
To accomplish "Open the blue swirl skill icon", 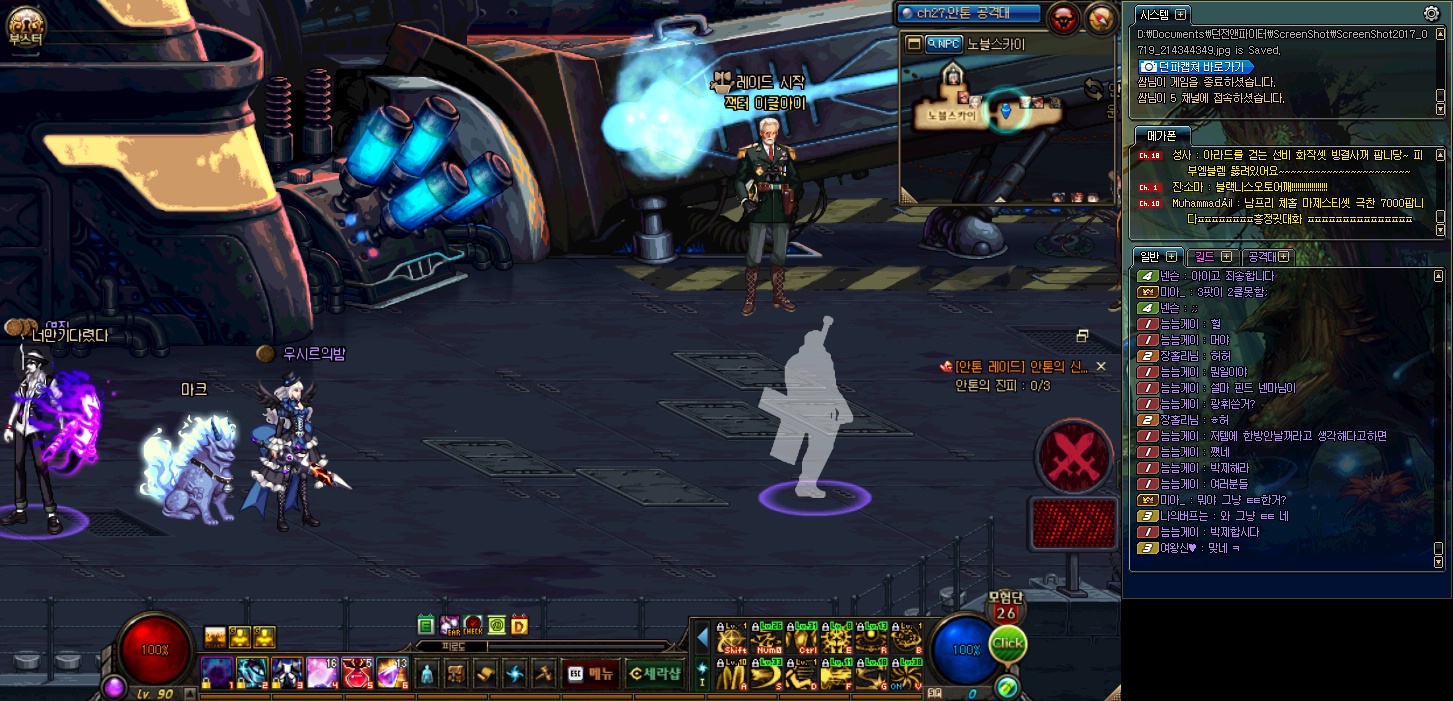I will click(x=515, y=673).
